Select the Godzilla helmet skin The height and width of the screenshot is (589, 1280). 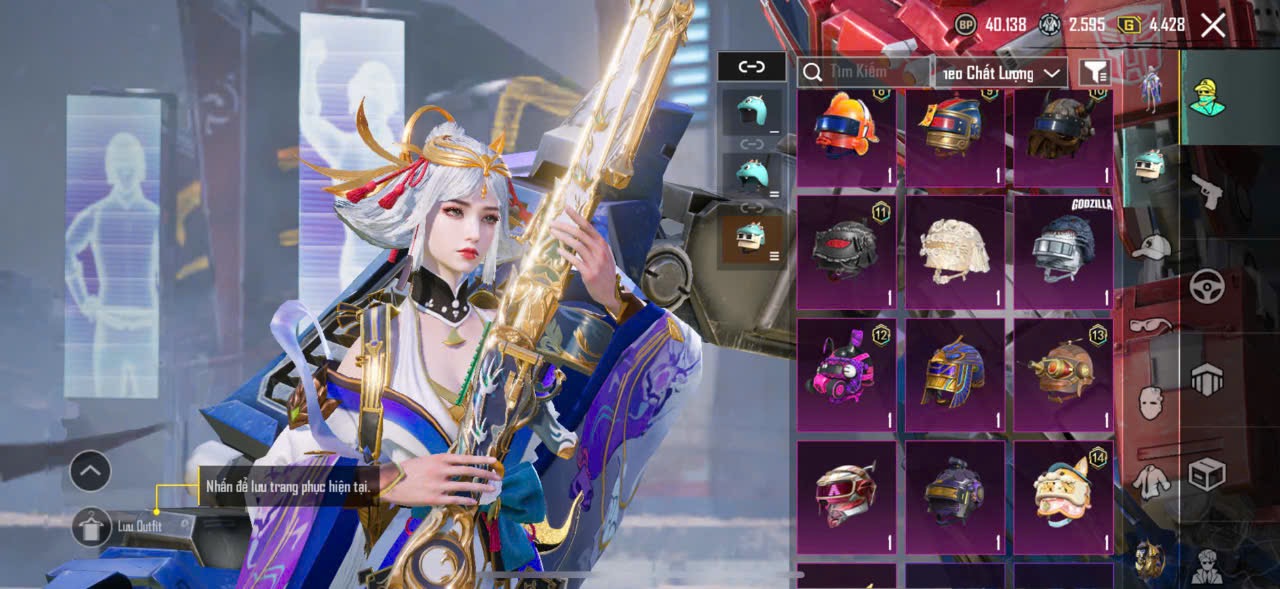pyautogui.click(x=1063, y=252)
